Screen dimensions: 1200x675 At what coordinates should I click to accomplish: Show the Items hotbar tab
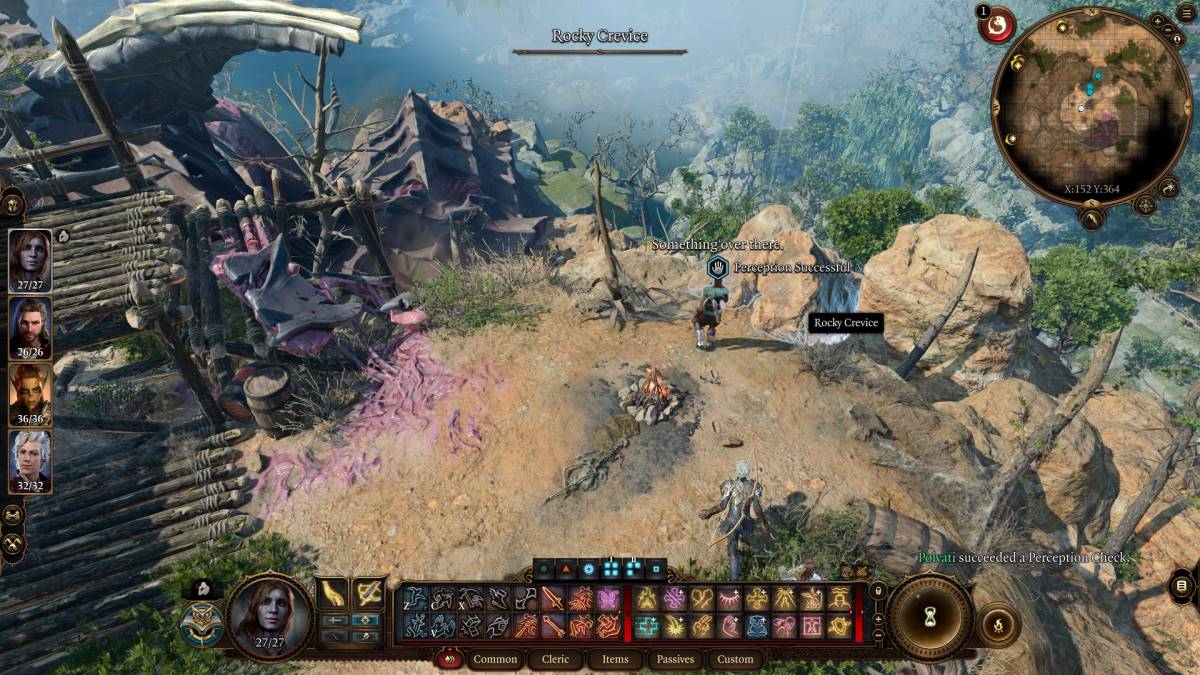[x=615, y=659]
